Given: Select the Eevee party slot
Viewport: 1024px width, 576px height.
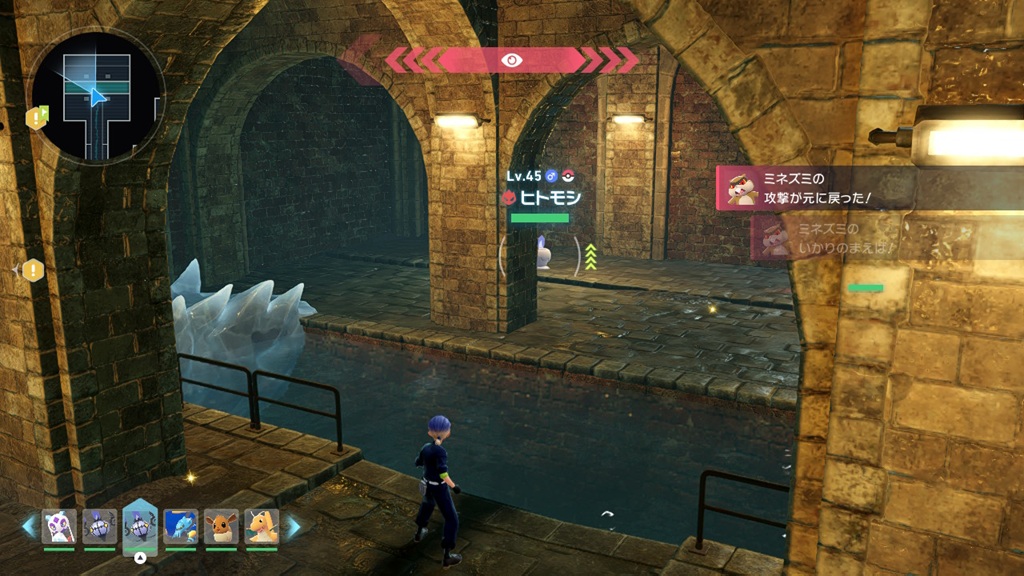Looking at the screenshot, I should tap(221, 526).
